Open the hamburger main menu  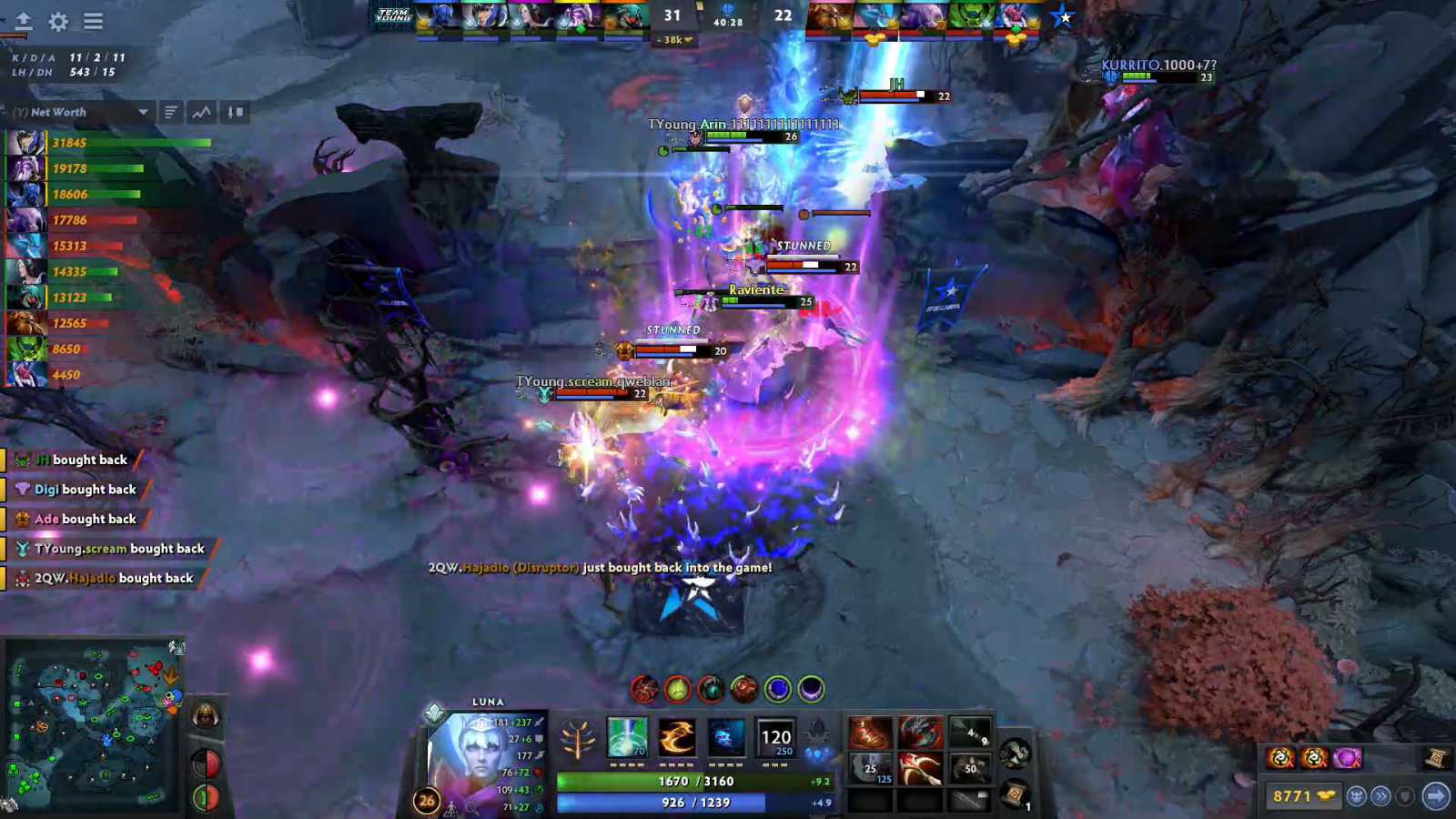pyautogui.click(x=93, y=22)
